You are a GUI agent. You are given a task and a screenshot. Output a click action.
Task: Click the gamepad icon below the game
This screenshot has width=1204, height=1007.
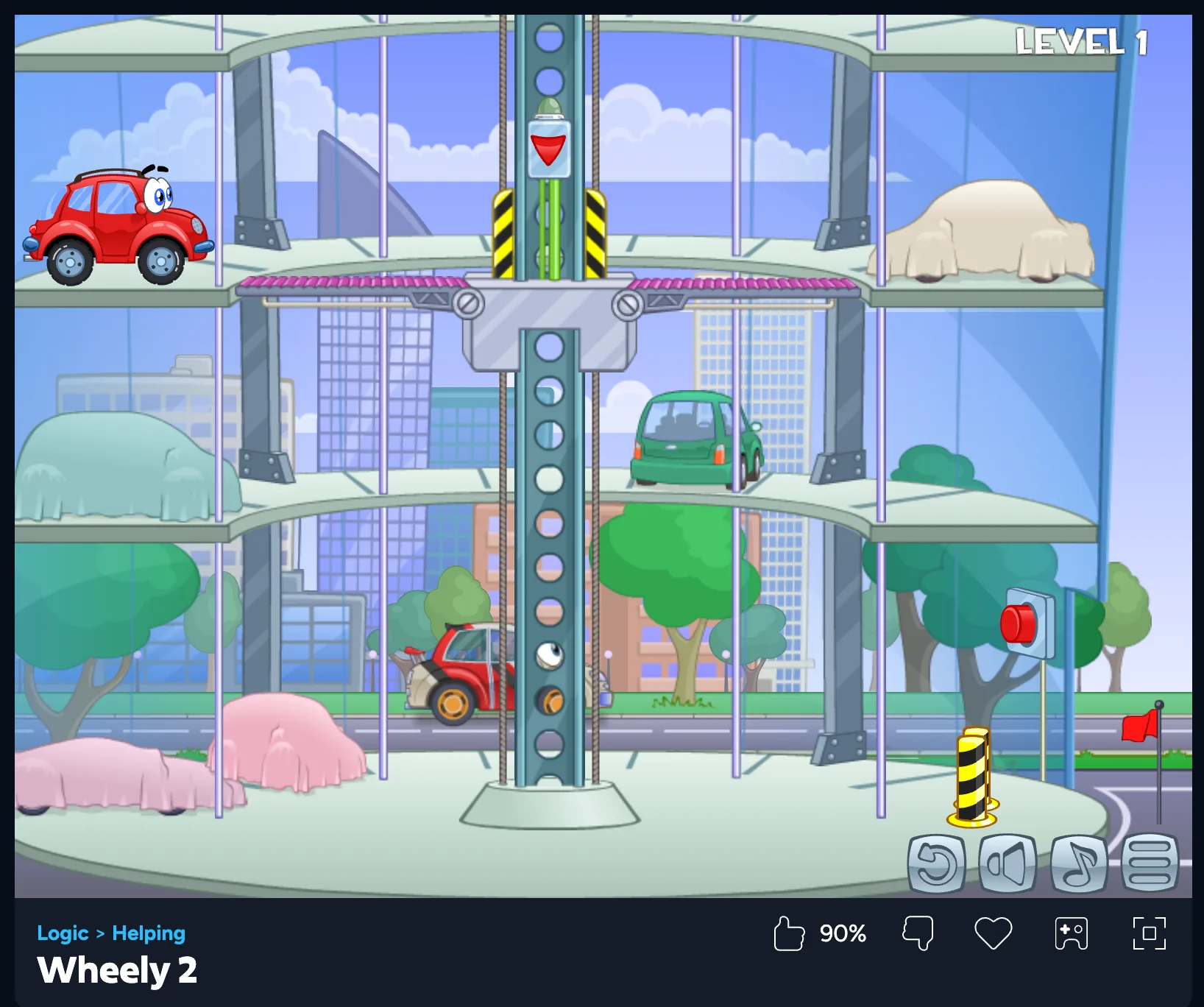[x=1071, y=933]
